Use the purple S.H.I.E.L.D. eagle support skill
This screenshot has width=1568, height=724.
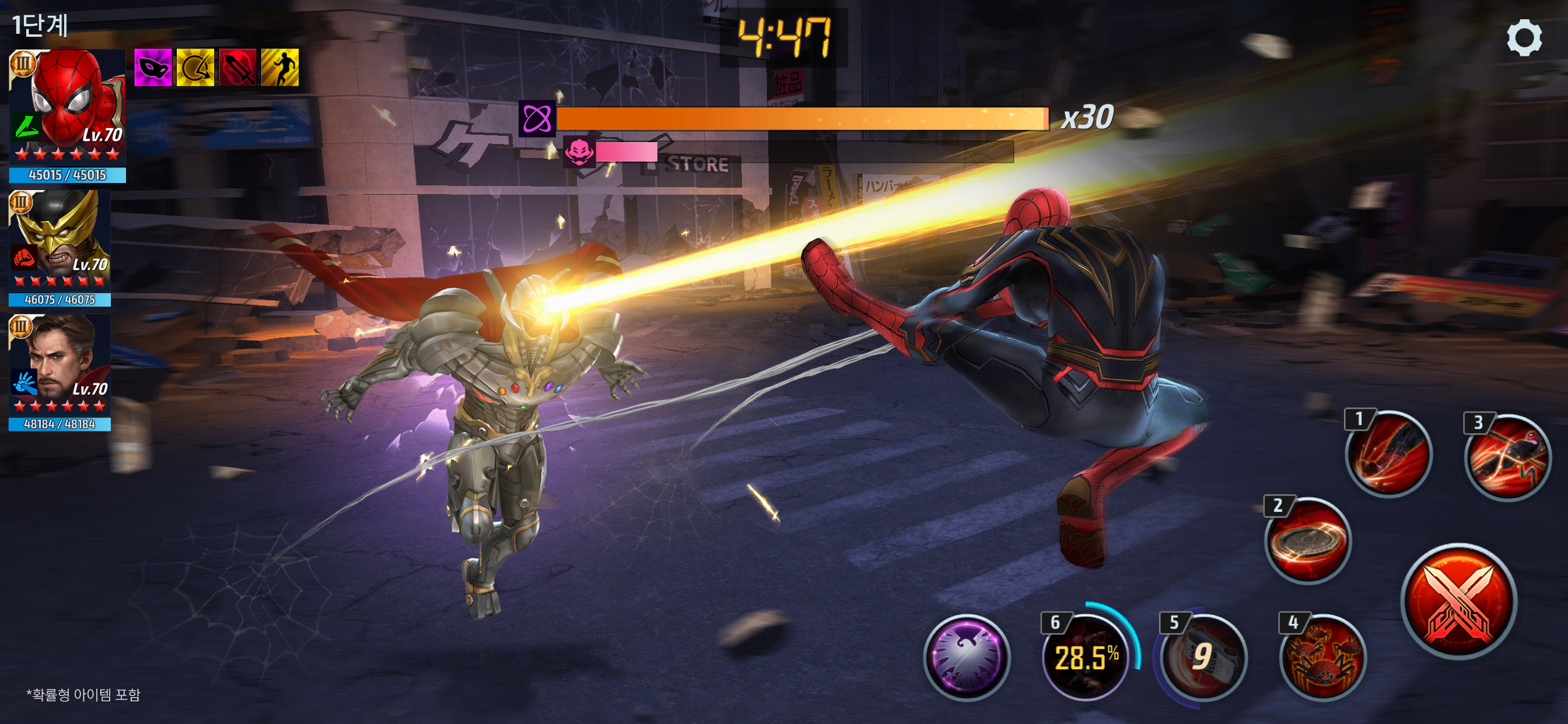point(967,658)
